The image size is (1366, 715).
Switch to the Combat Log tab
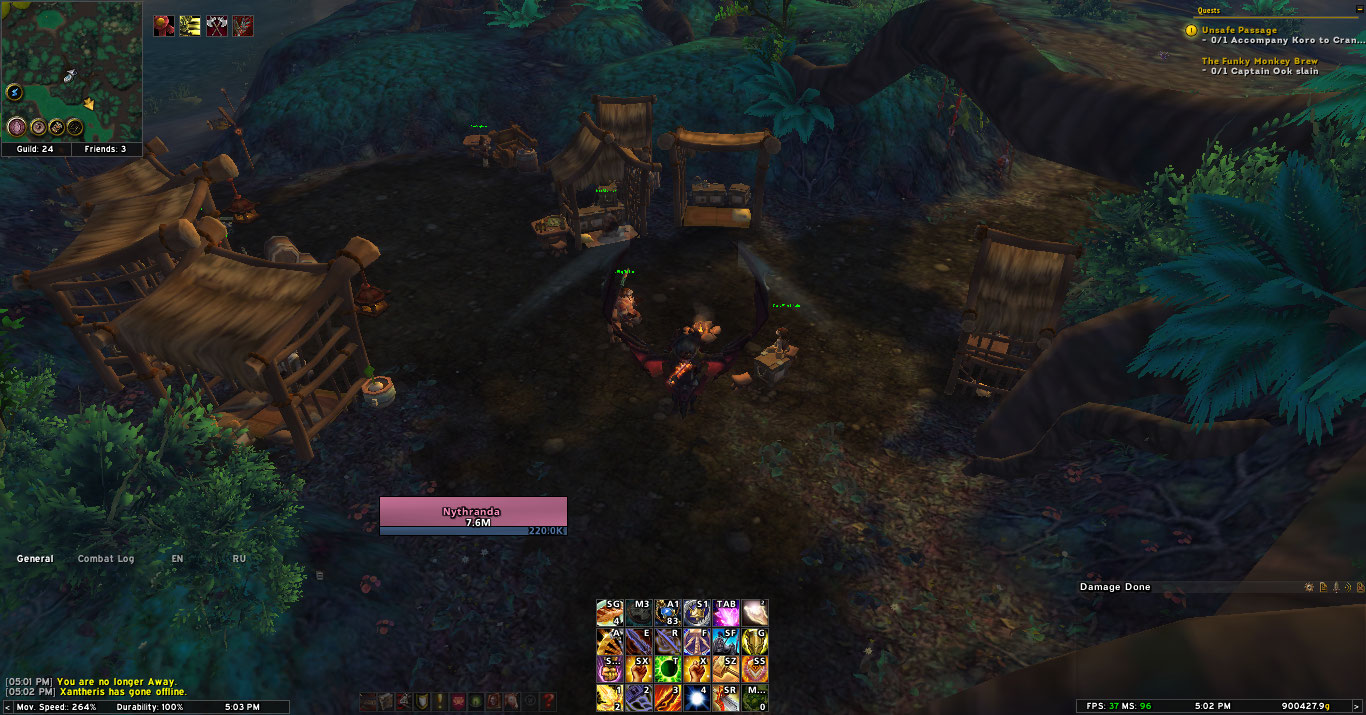coord(105,559)
